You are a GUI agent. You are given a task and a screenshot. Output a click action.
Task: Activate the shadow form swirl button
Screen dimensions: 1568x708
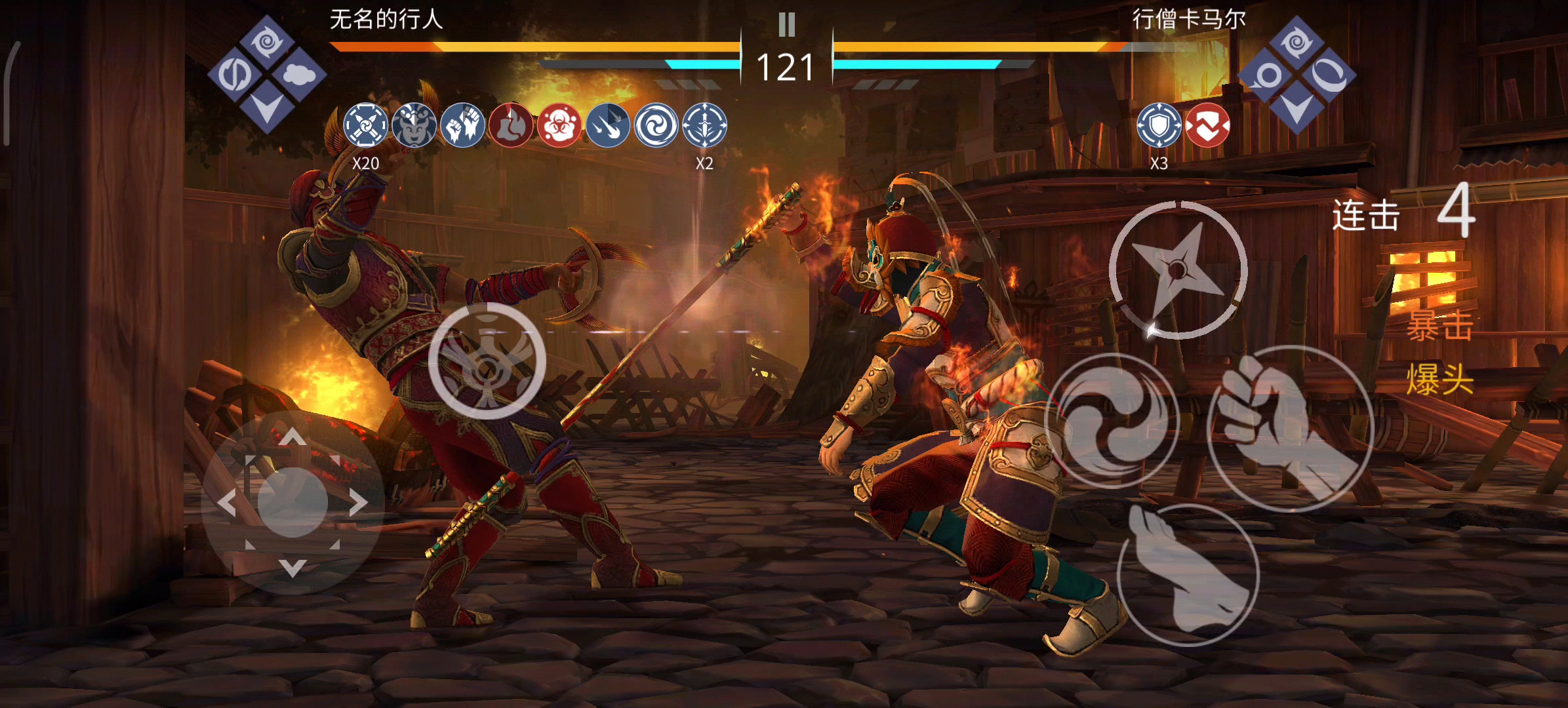pos(1111,421)
